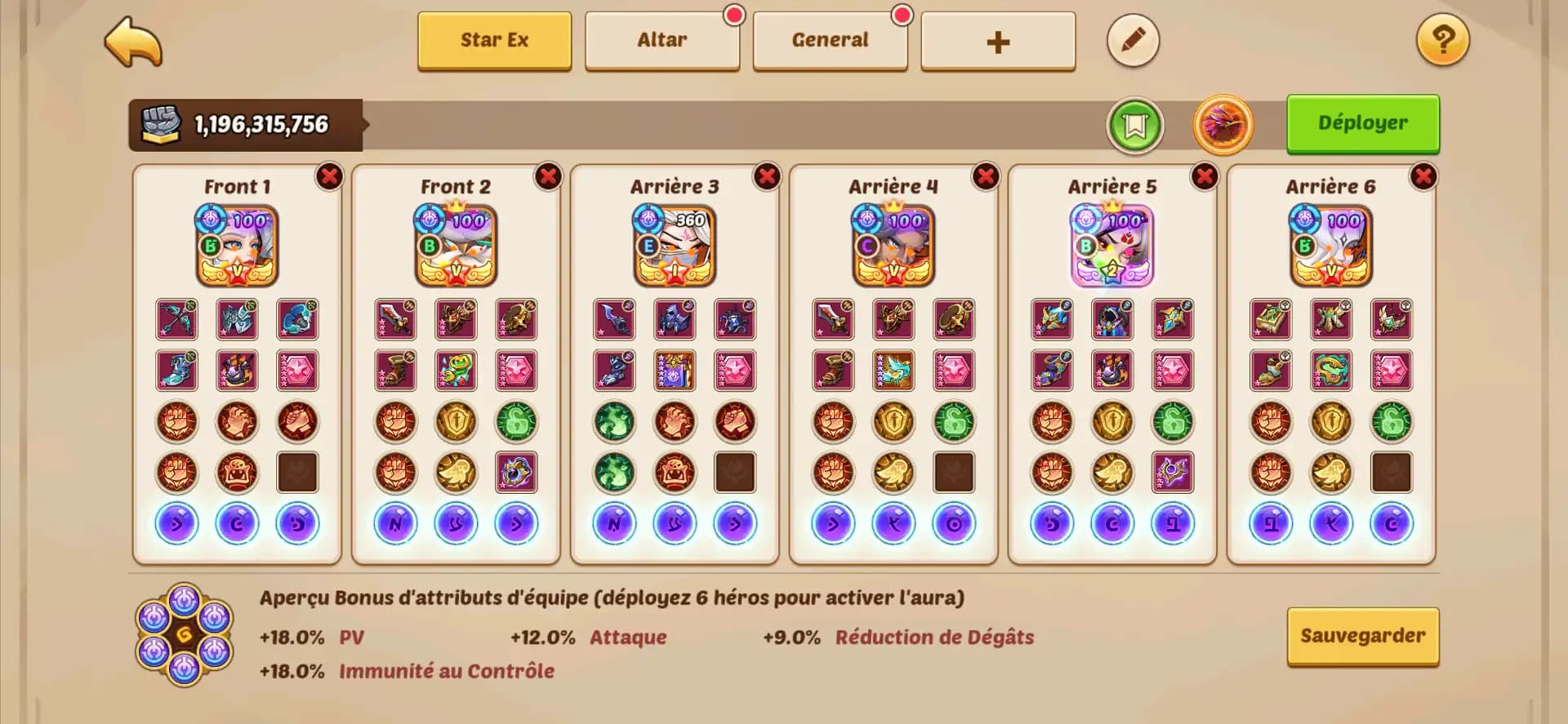Open the level 360 hero in Arrière 3
1568x724 pixels.
click(675, 245)
